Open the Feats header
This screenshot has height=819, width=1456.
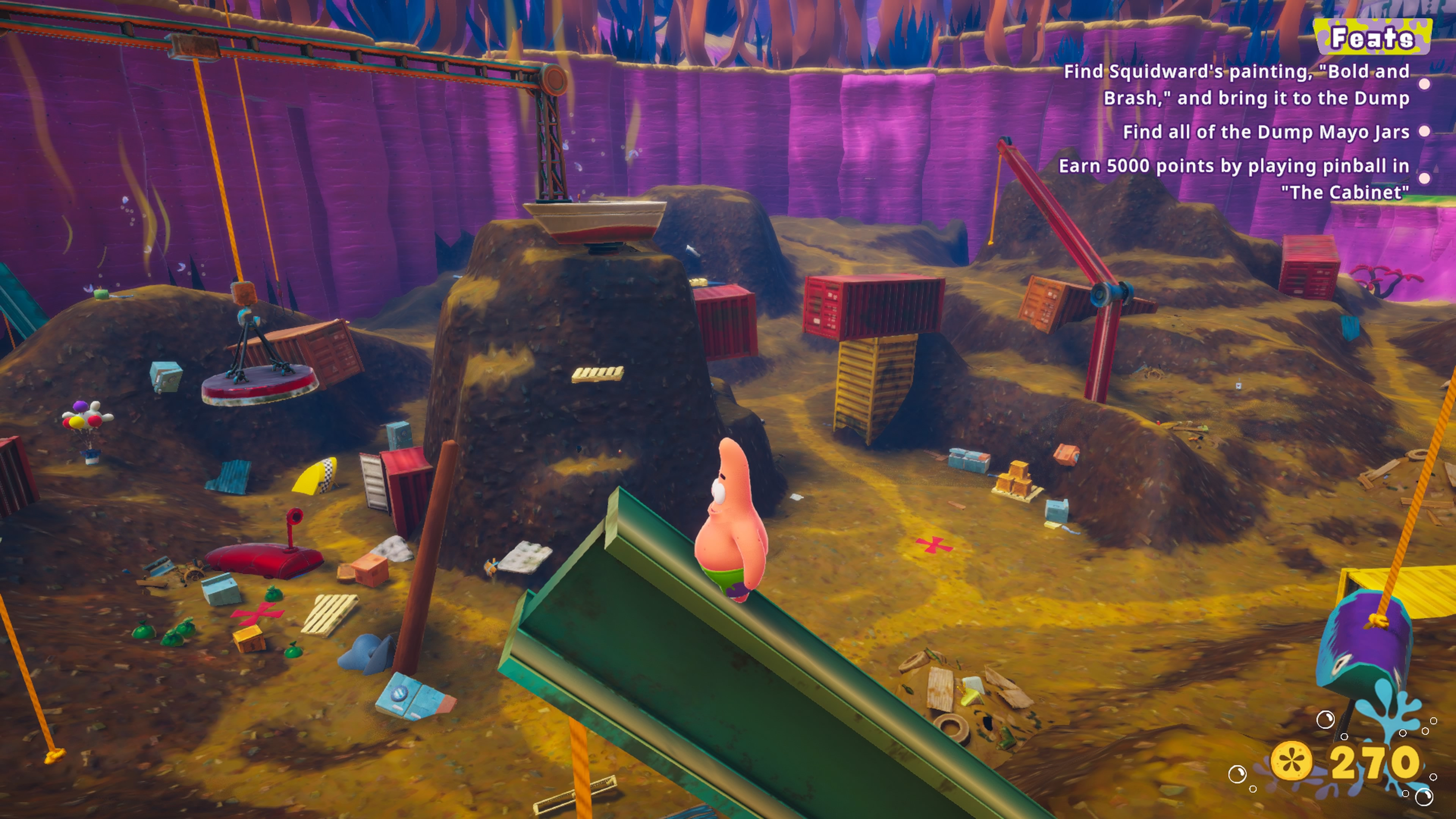(x=1372, y=37)
